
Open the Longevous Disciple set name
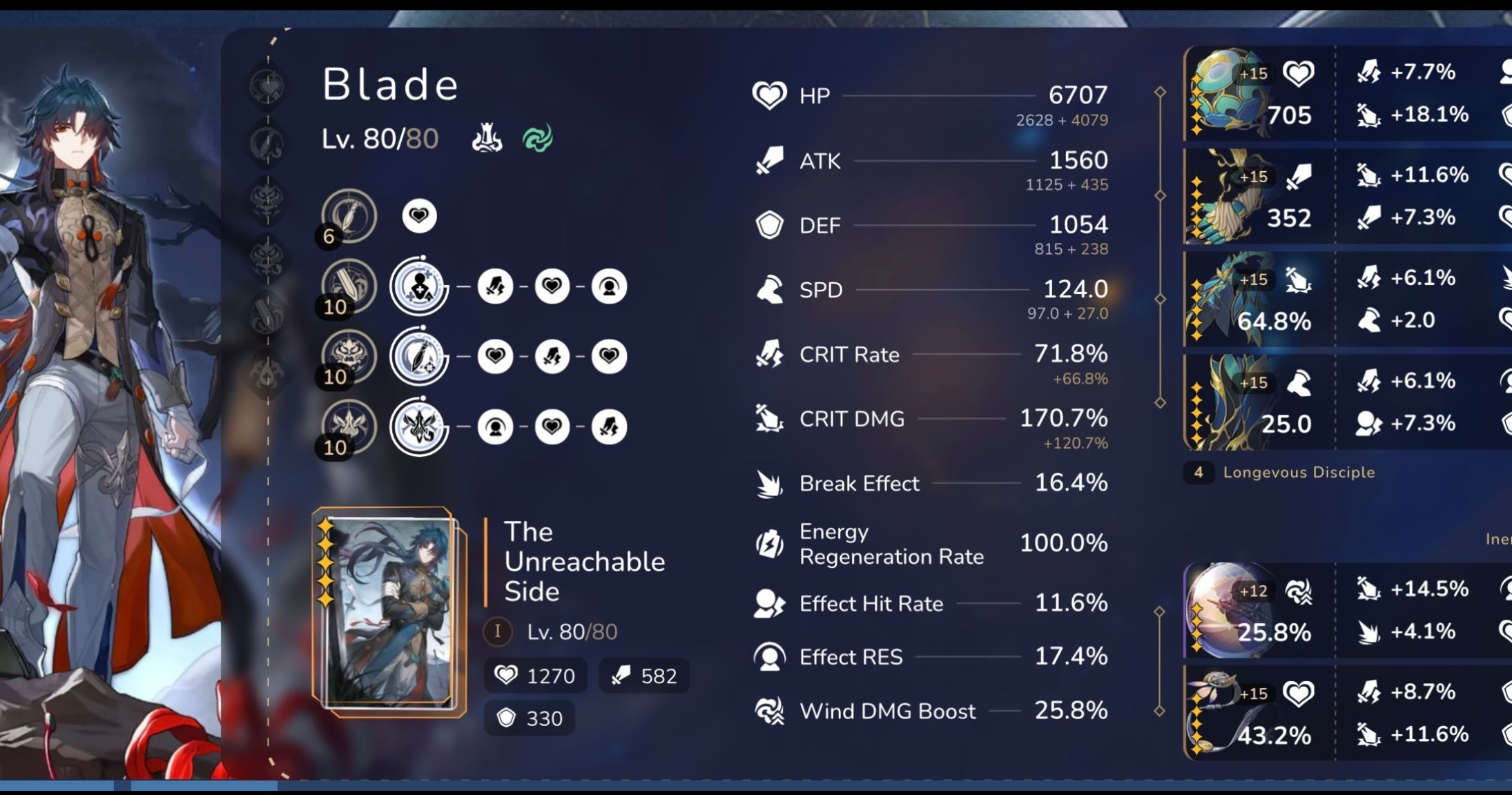1298,472
